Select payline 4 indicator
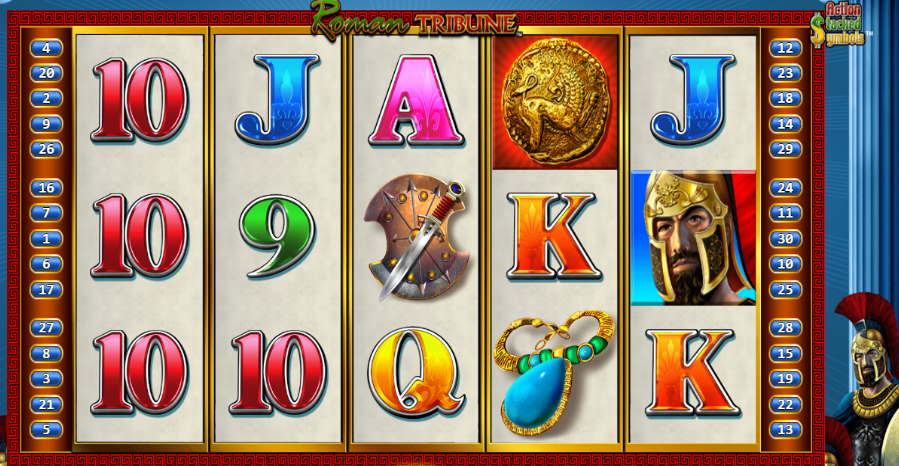 pyautogui.click(x=46, y=48)
